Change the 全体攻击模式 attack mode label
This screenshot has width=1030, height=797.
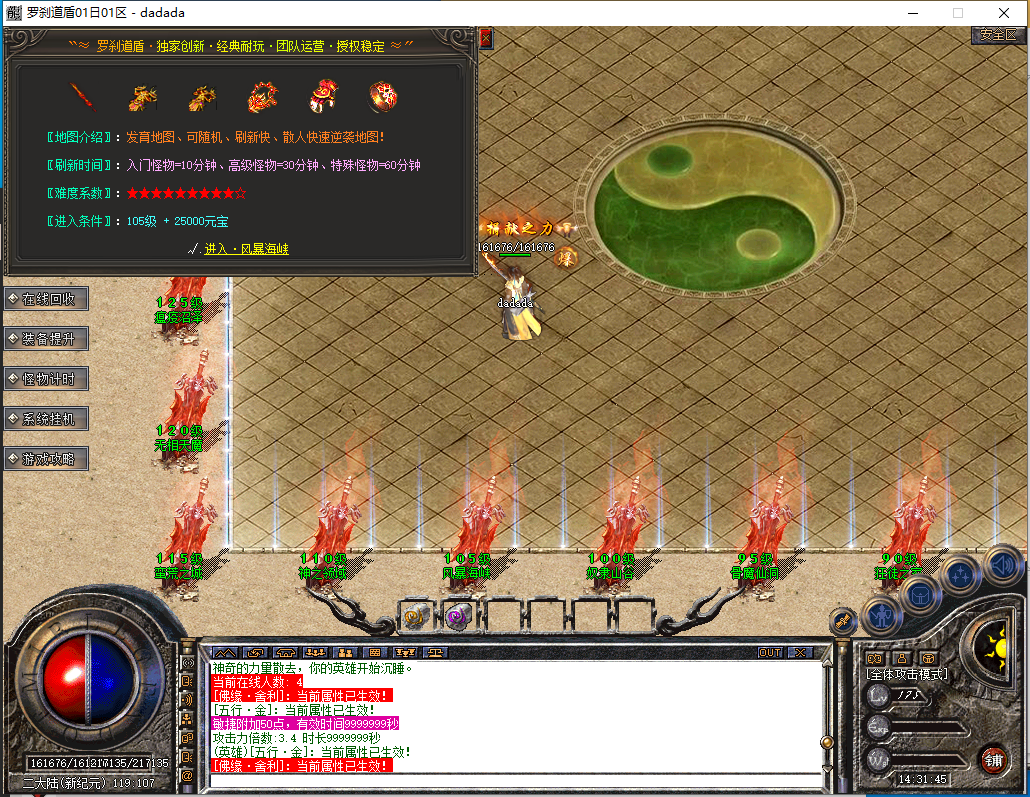906,675
